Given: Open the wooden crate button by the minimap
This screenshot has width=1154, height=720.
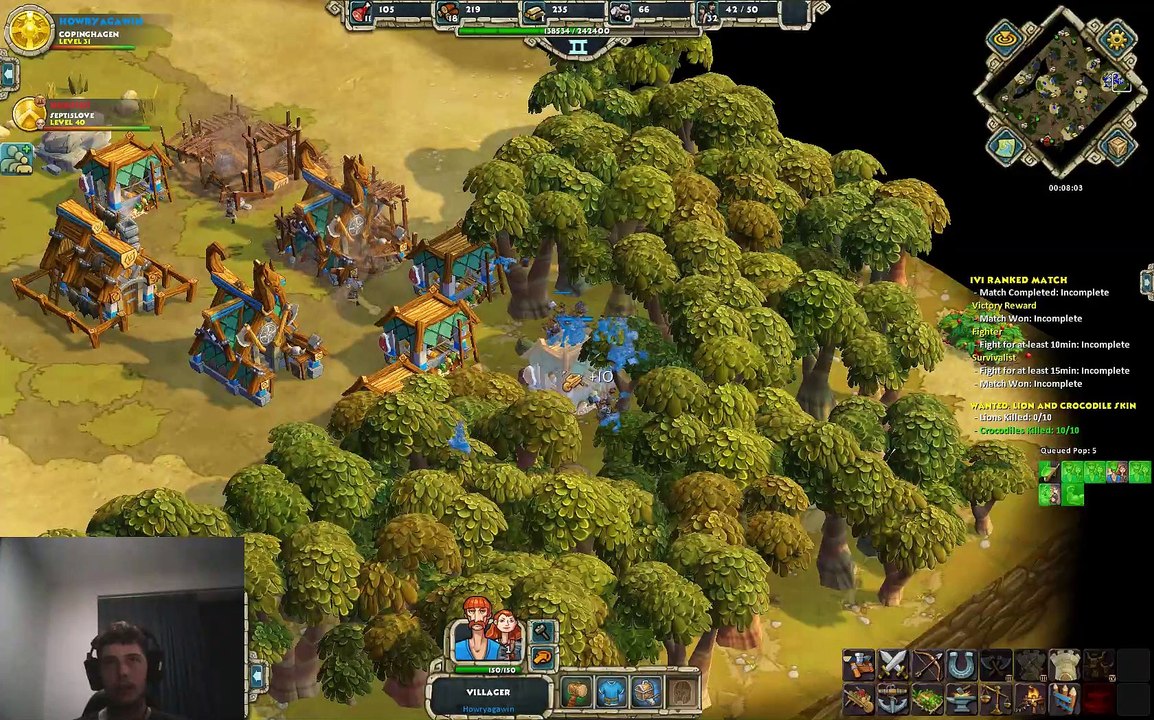Looking at the screenshot, I should pyautogui.click(x=1118, y=148).
